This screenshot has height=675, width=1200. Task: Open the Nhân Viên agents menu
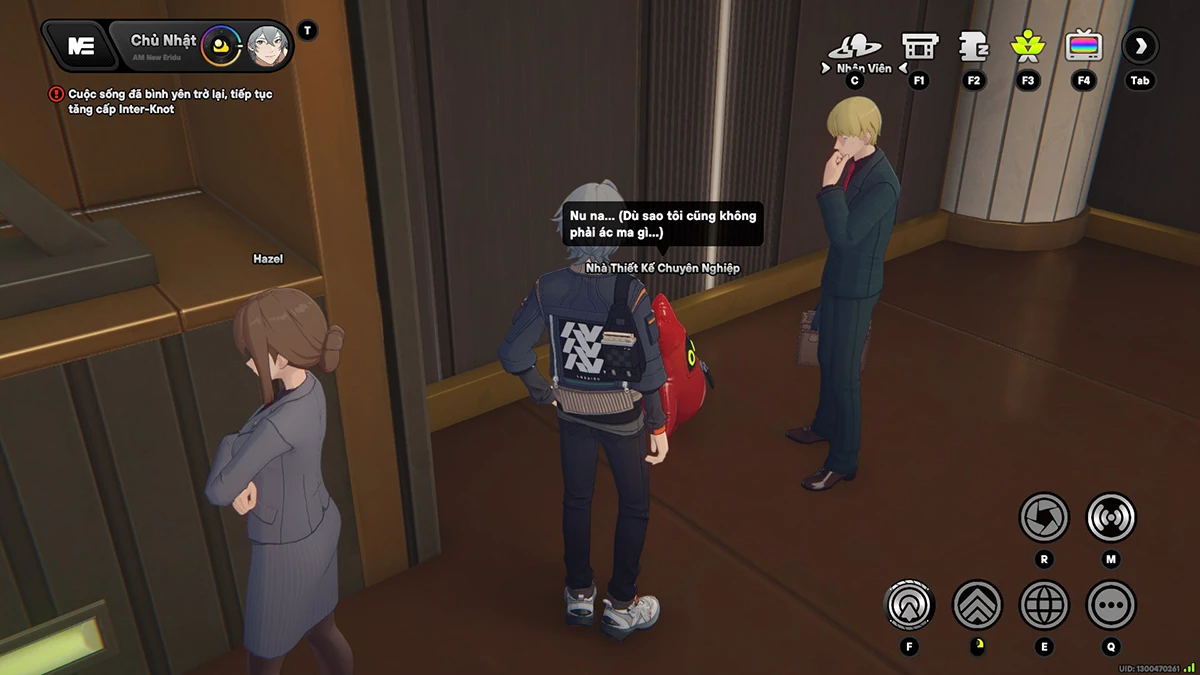tap(854, 47)
